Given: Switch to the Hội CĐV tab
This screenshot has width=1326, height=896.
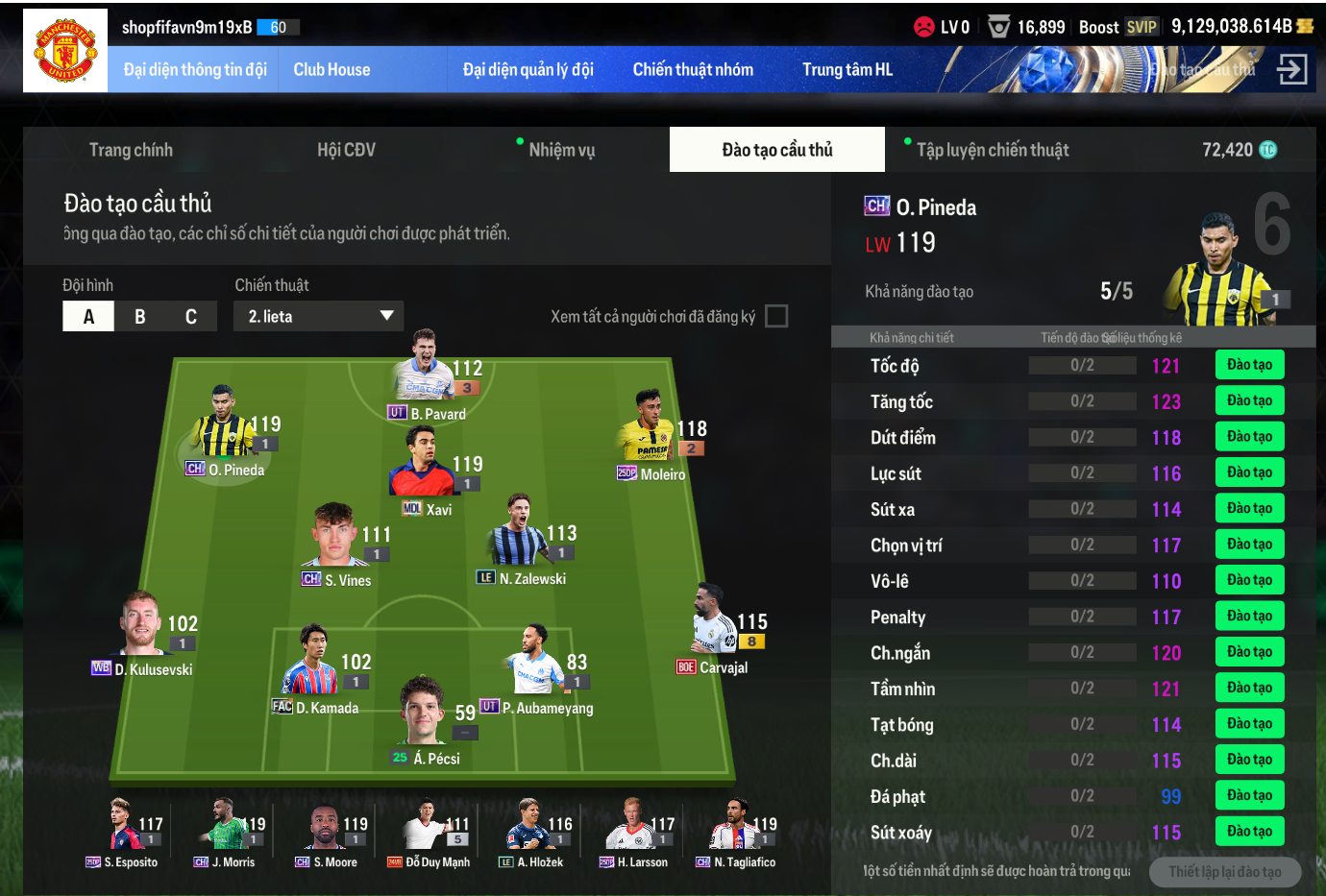Looking at the screenshot, I should (346, 150).
